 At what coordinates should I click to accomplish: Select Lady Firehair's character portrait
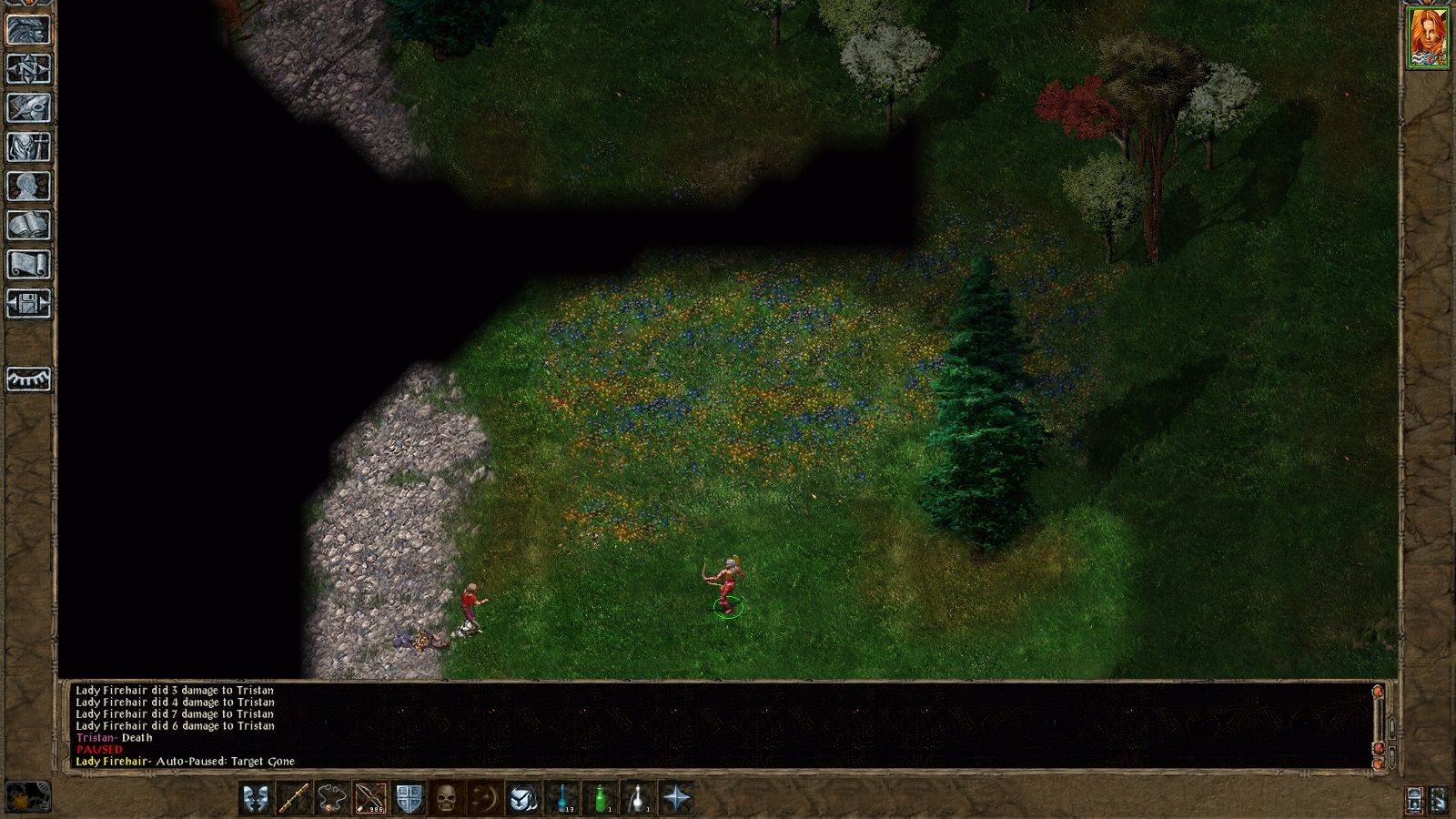(1427, 37)
